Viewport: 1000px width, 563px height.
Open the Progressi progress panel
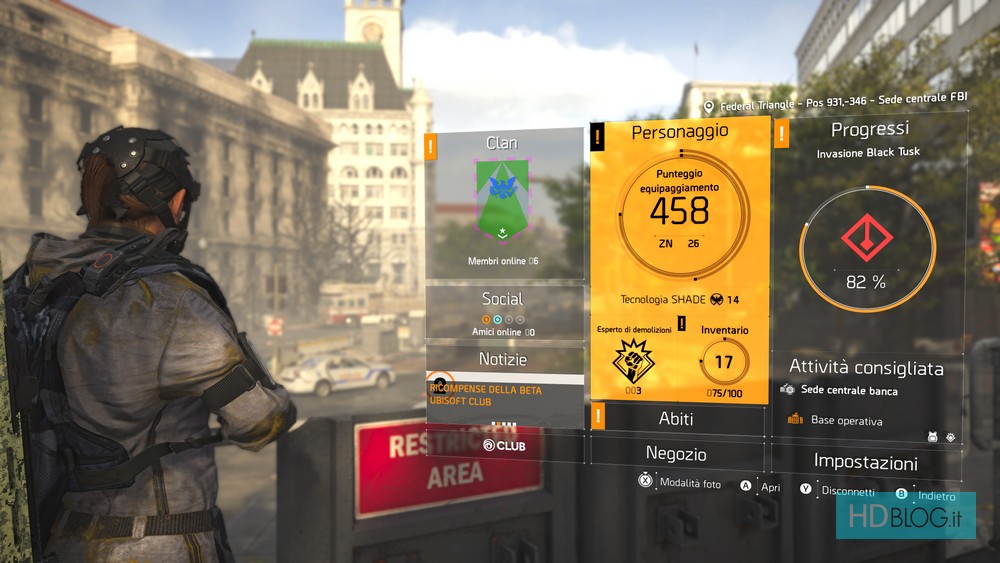pos(869,130)
